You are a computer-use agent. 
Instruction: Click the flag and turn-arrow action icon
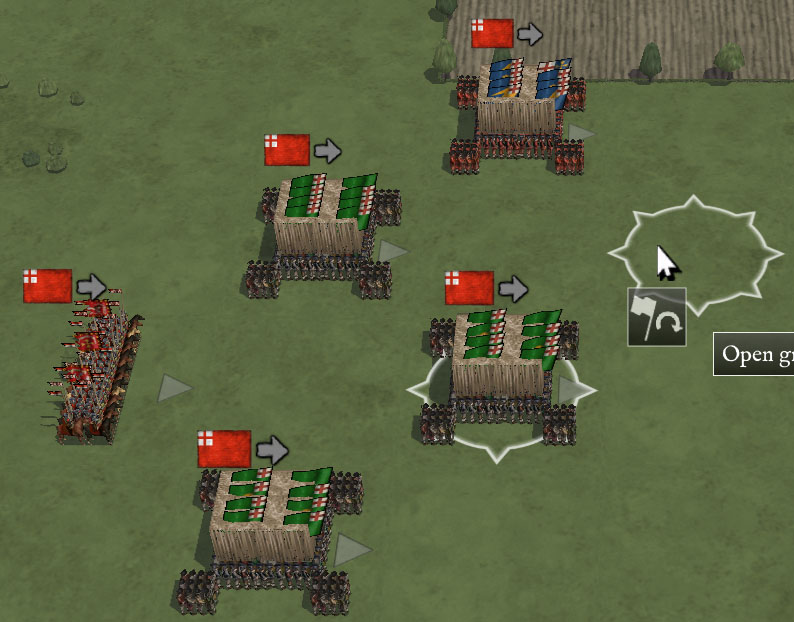point(657,316)
